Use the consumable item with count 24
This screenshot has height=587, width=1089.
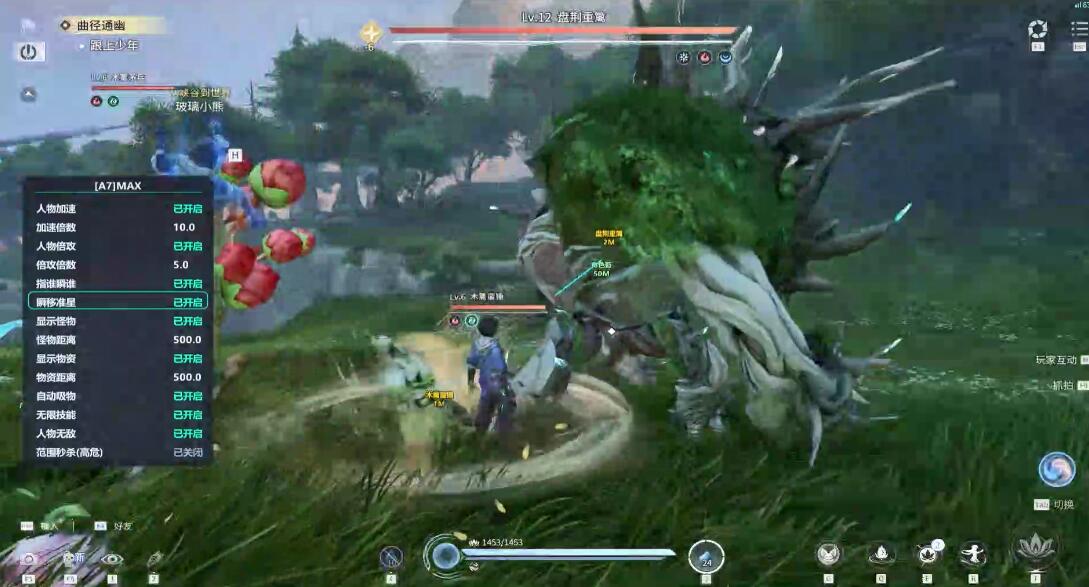click(x=706, y=556)
